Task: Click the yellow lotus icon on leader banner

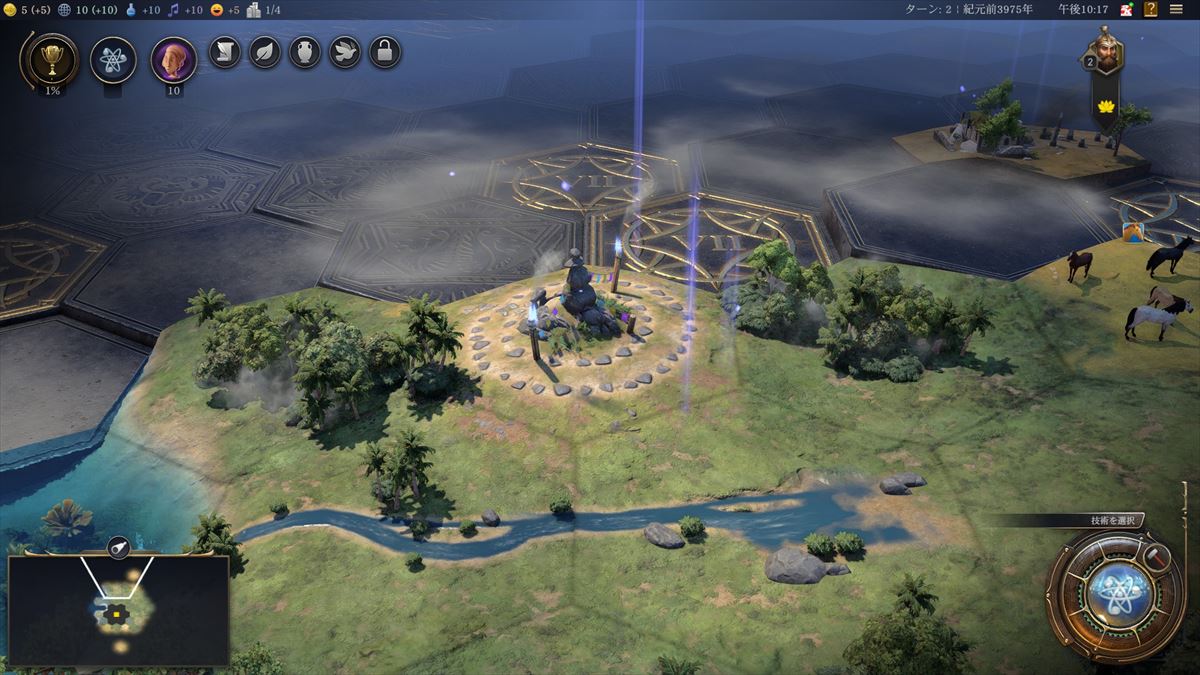Action: tap(1106, 106)
